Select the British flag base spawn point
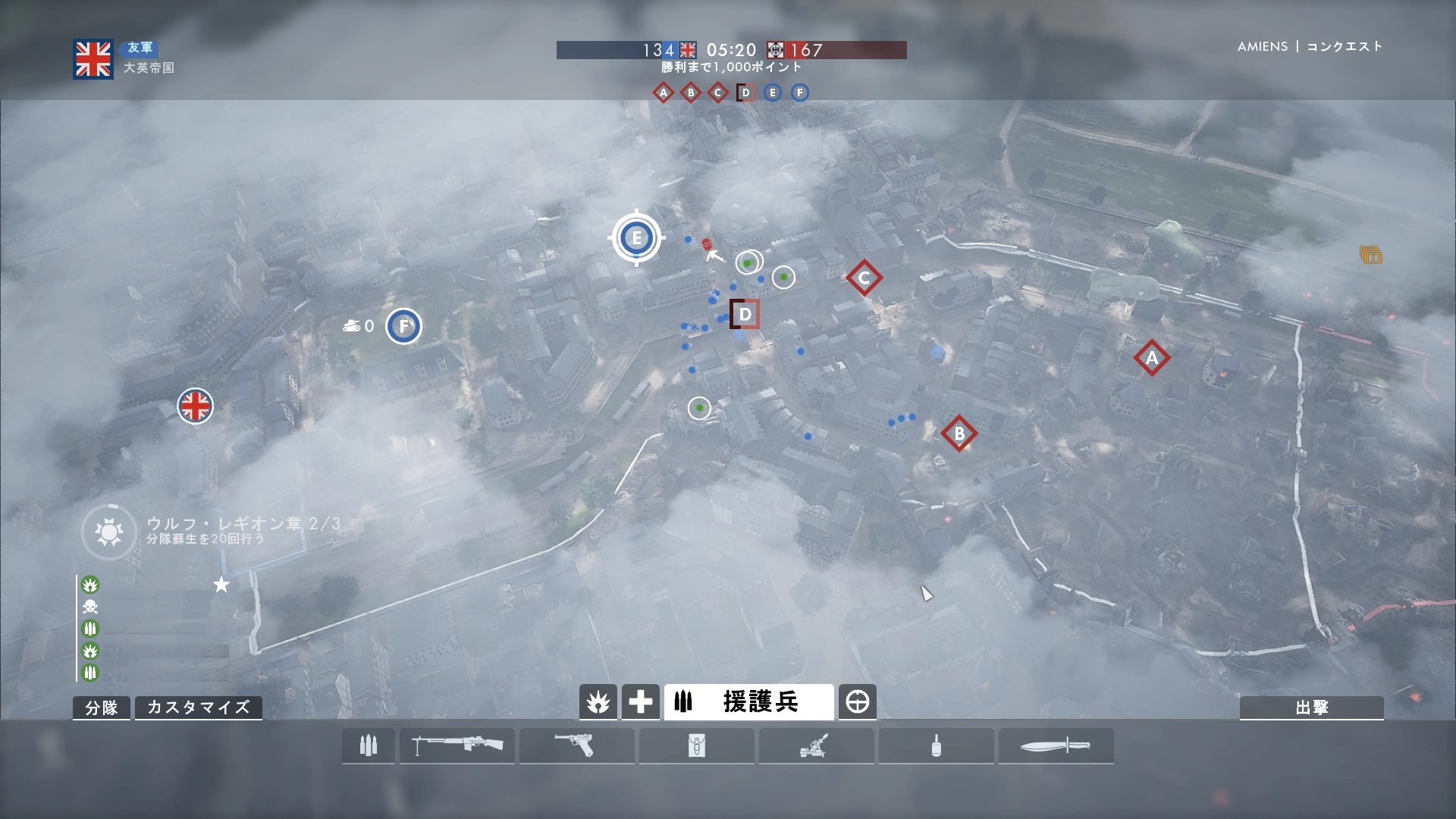Image resolution: width=1456 pixels, height=819 pixels. point(195,406)
